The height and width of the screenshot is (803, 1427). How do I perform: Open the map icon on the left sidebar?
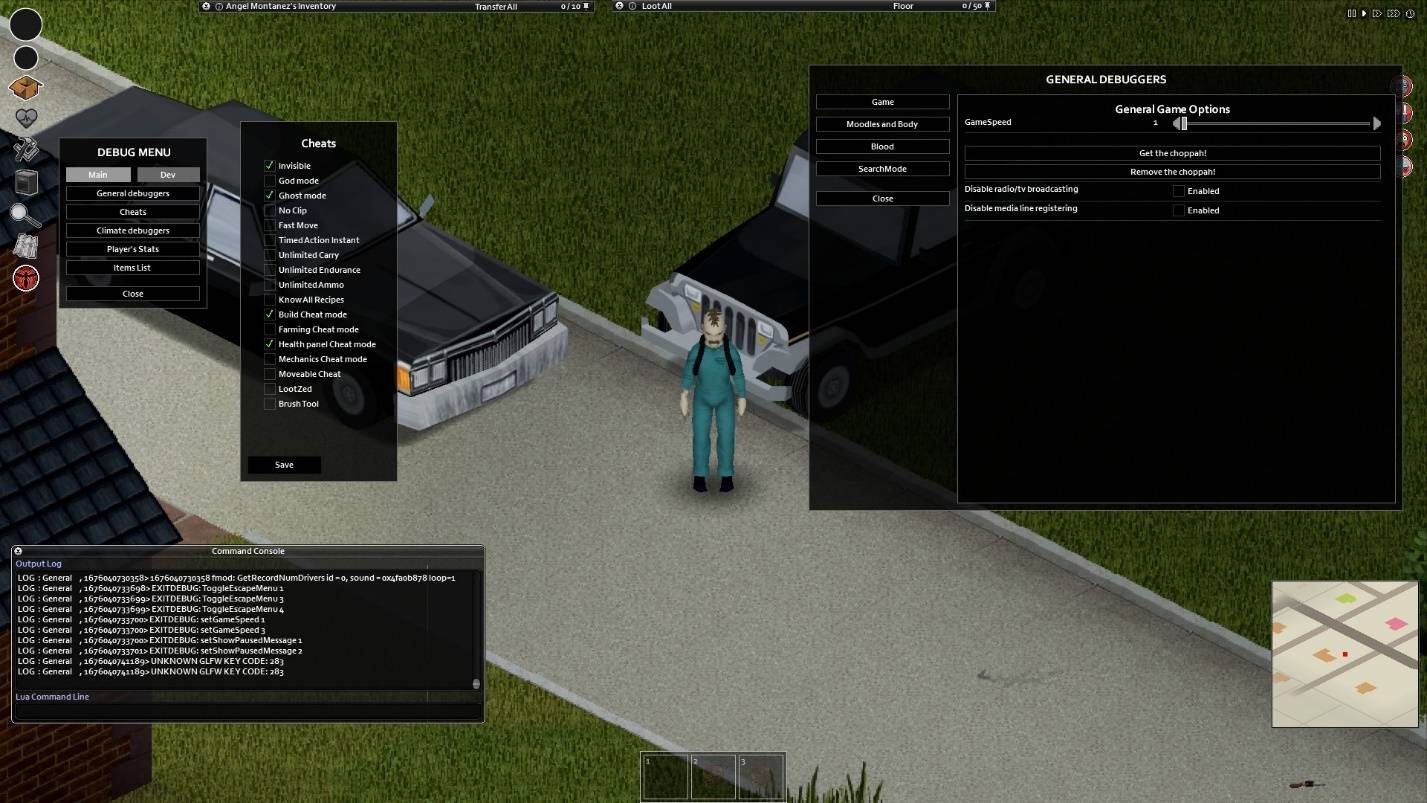[25, 247]
